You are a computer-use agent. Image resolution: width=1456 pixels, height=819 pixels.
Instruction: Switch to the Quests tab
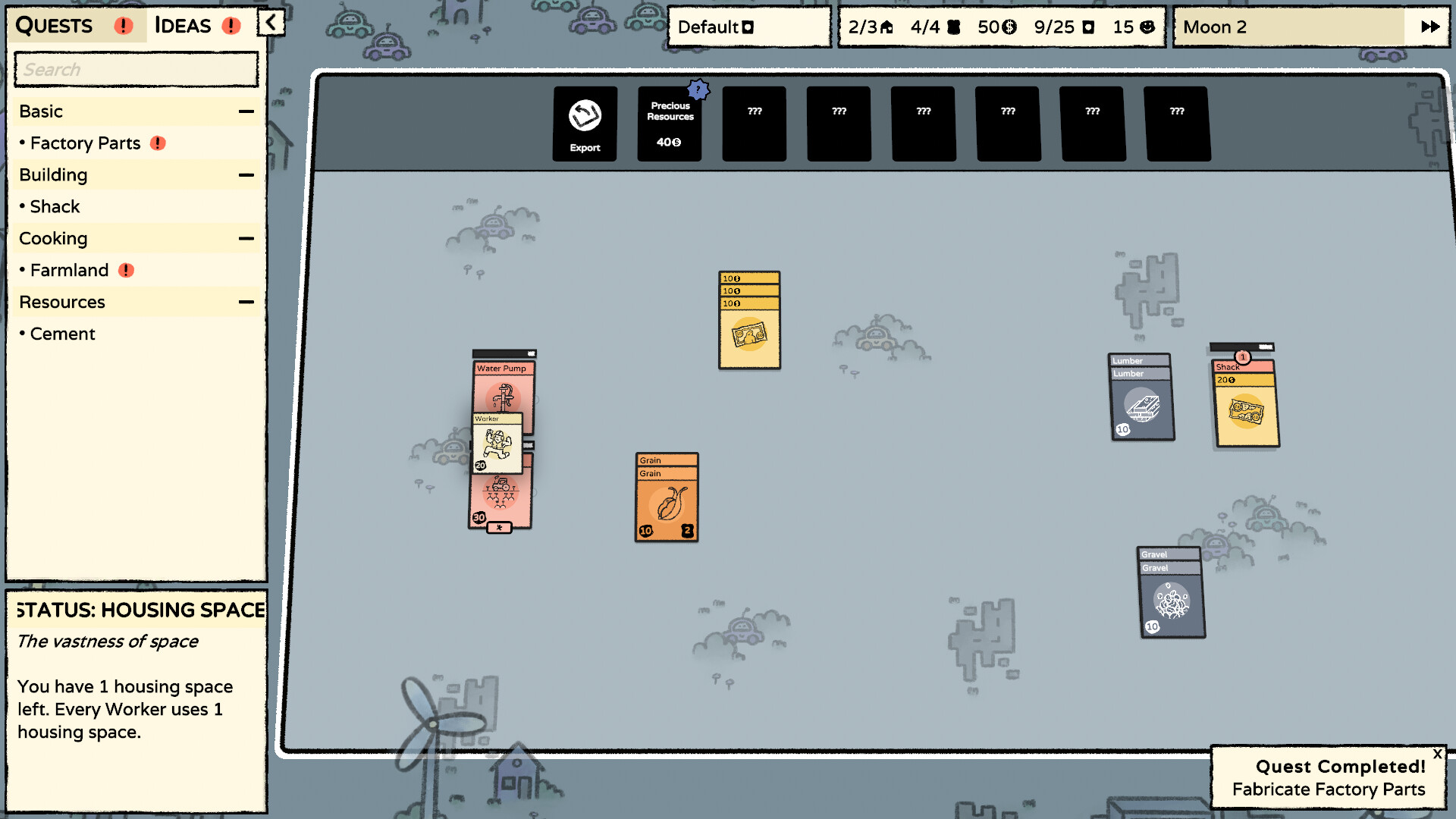pos(54,25)
